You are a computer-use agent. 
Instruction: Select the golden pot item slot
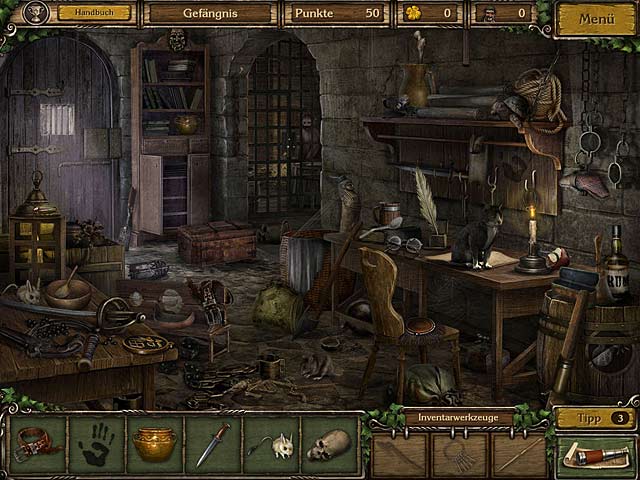(154, 444)
